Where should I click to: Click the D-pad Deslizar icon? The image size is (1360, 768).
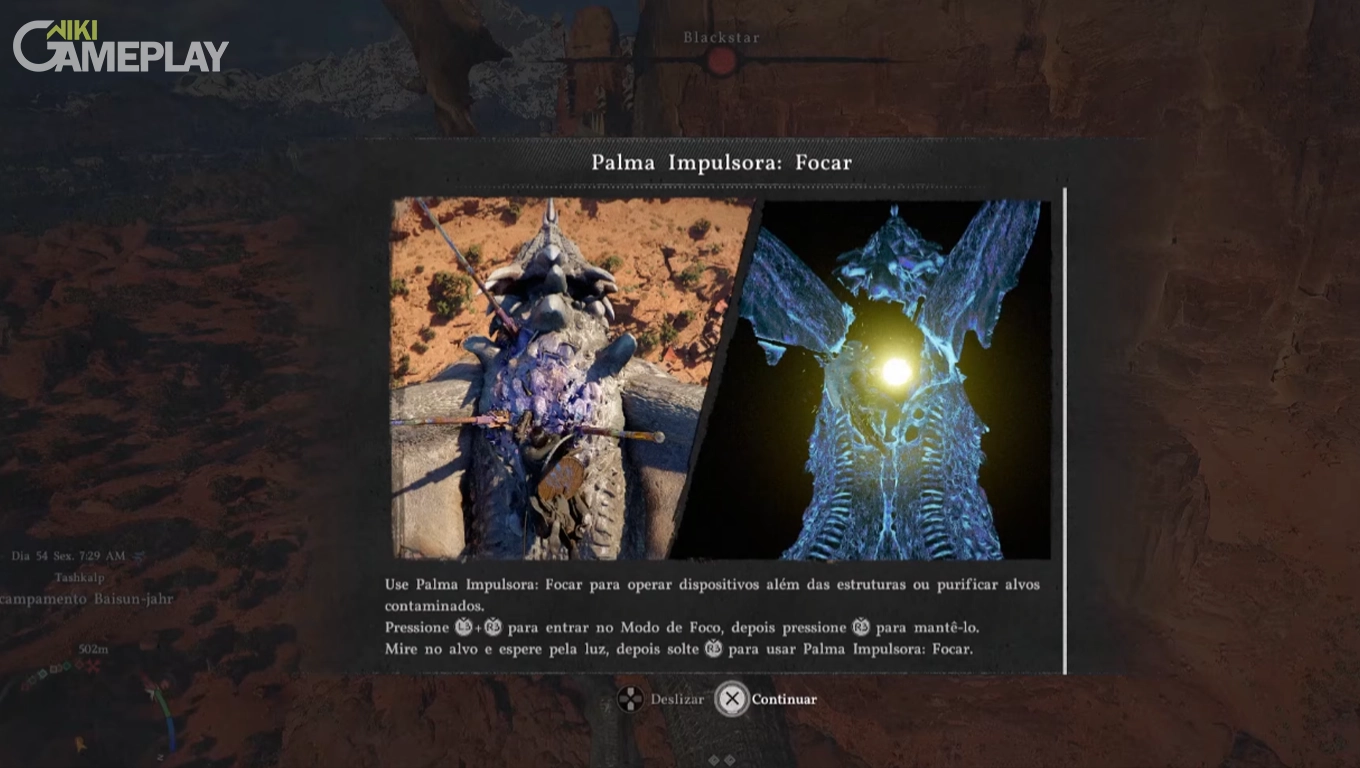(631, 700)
